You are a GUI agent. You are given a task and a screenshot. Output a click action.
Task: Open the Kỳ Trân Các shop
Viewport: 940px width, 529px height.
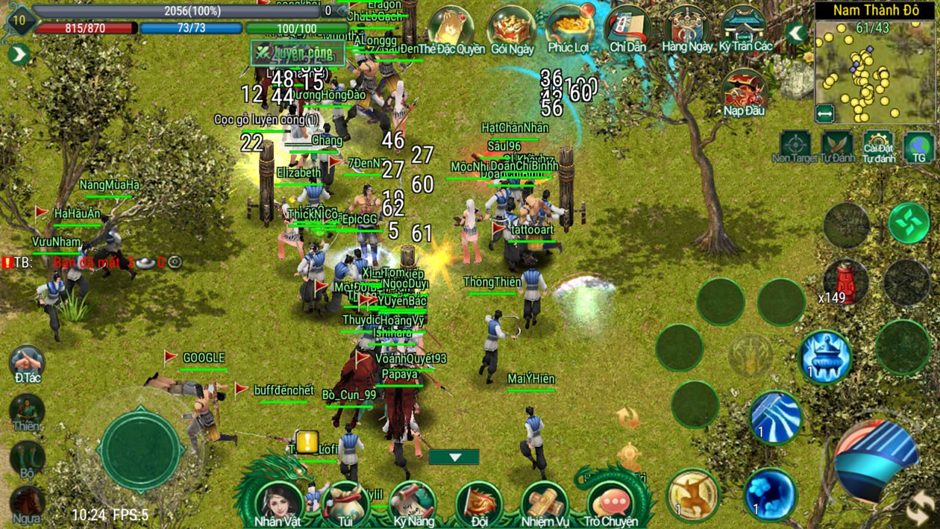[745, 27]
